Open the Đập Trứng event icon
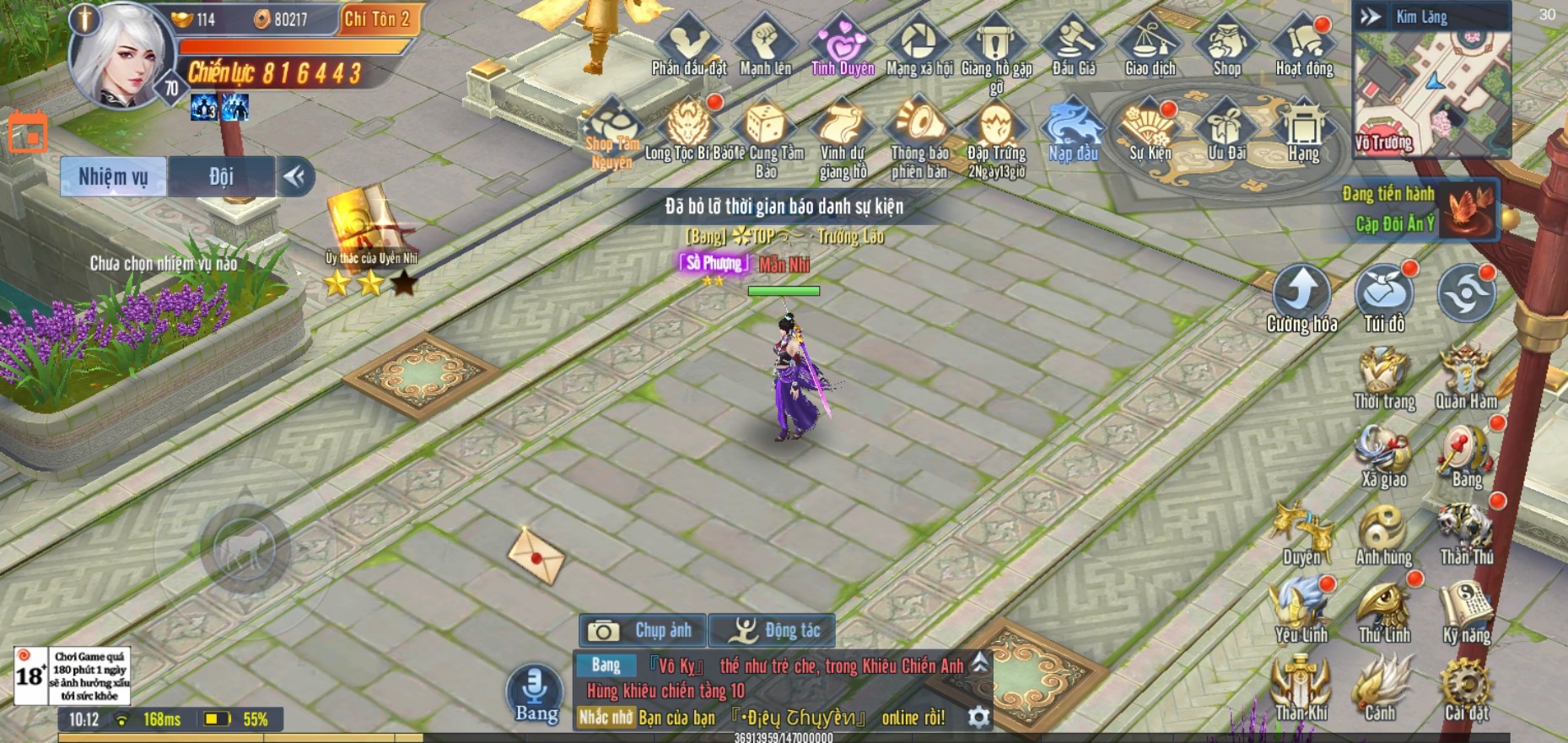Image resolution: width=1568 pixels, height=743 pixels. pos(995,127)
